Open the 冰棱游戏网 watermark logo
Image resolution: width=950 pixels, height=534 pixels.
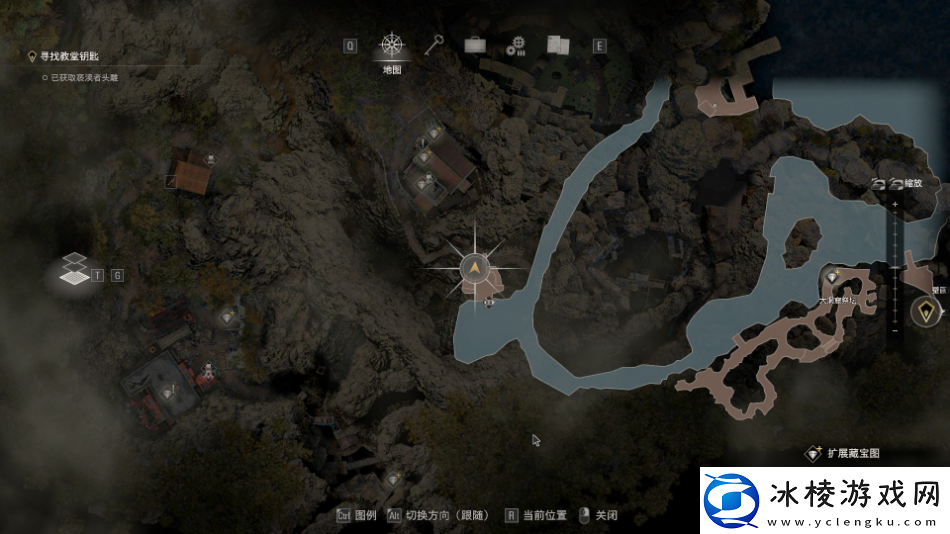[822, 499]
